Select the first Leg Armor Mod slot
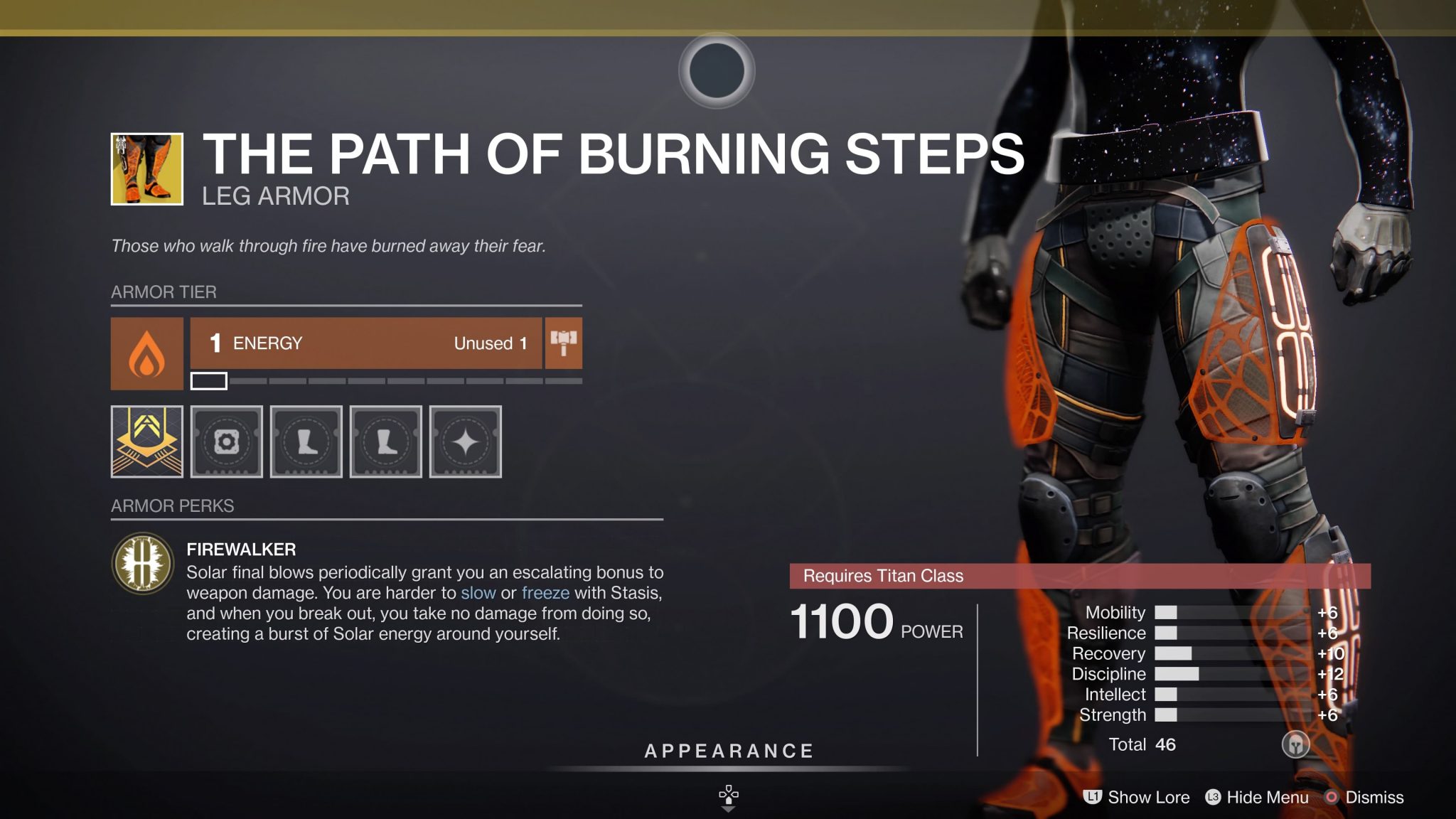The height and width of the screenshot is (819, 1456). (306, 442)
